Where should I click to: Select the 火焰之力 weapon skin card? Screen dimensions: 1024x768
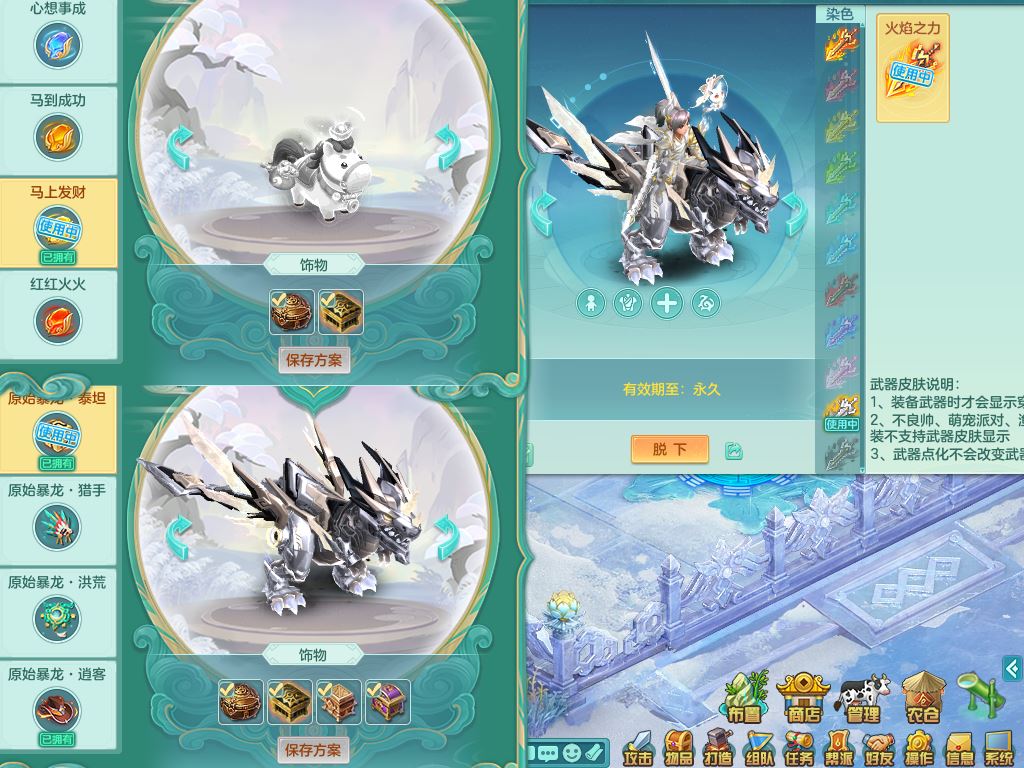tap(911, 67)
